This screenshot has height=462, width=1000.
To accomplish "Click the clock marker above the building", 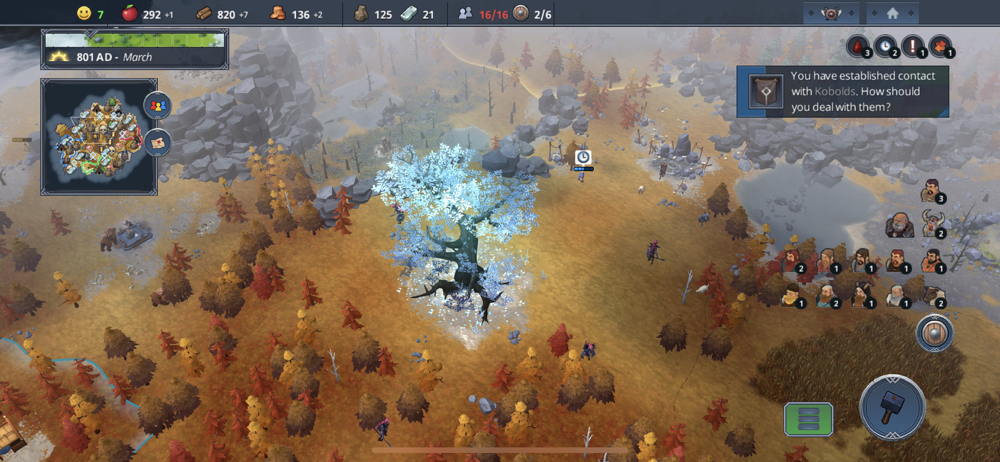I will [583, 157].
